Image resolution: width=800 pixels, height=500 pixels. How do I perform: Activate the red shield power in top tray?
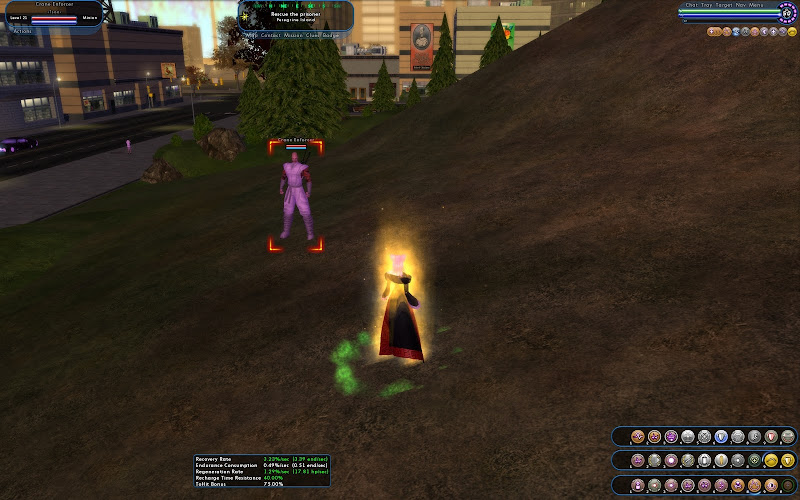pyautogui.click(x=771, y=437)
